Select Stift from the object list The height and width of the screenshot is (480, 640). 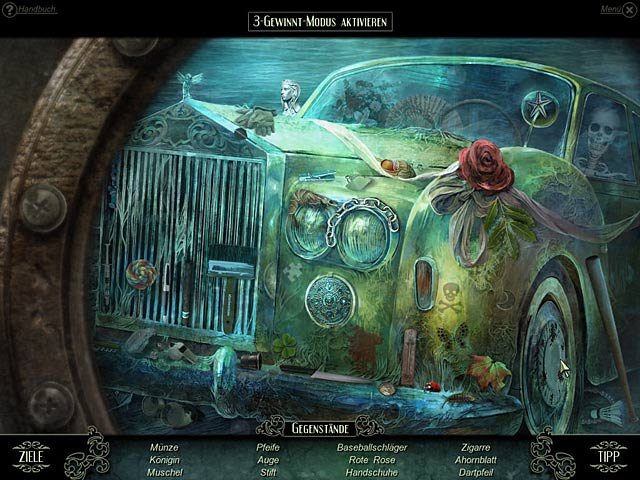268,471
